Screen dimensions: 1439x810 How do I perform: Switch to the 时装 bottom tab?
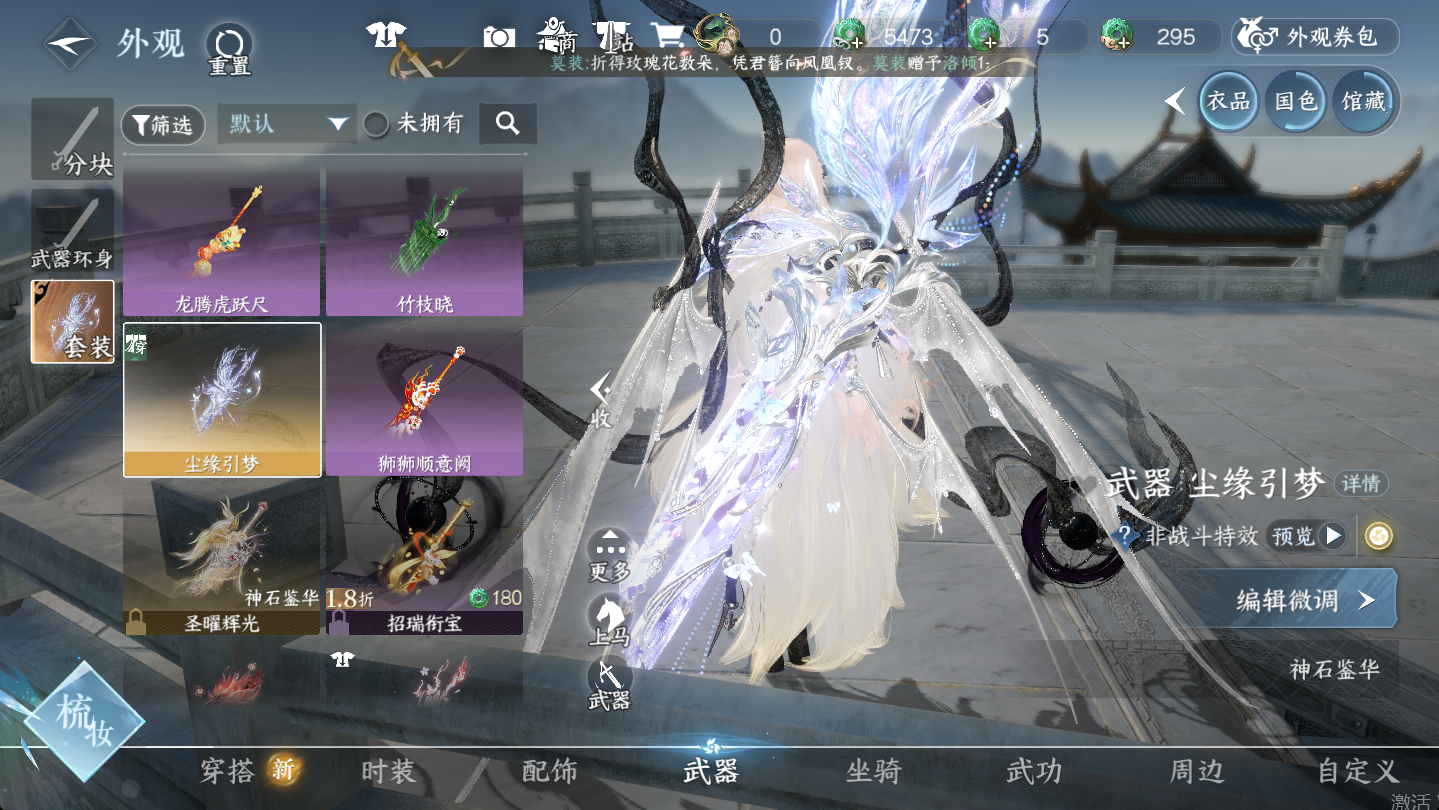pyautogui.click(x=388, y=771)
